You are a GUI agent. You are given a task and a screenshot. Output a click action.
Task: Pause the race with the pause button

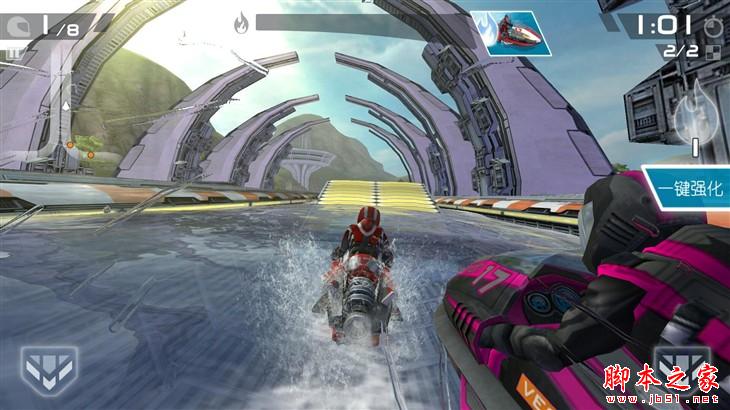[13, 52]
